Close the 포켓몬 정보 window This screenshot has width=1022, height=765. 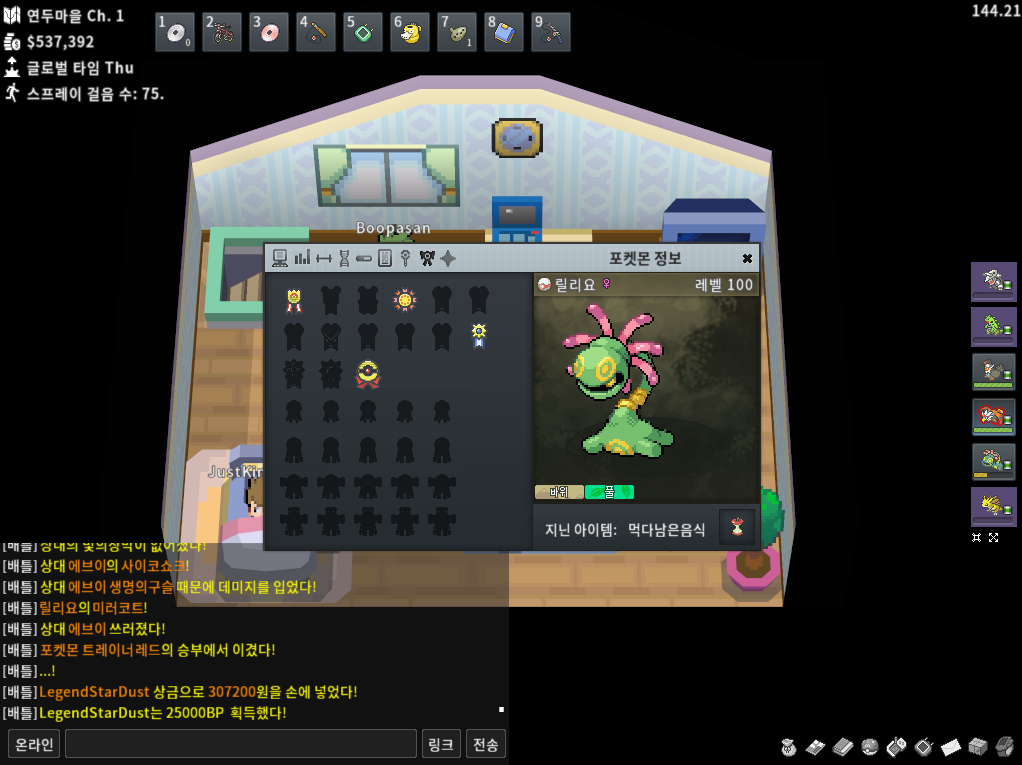(x=747, y=258)
